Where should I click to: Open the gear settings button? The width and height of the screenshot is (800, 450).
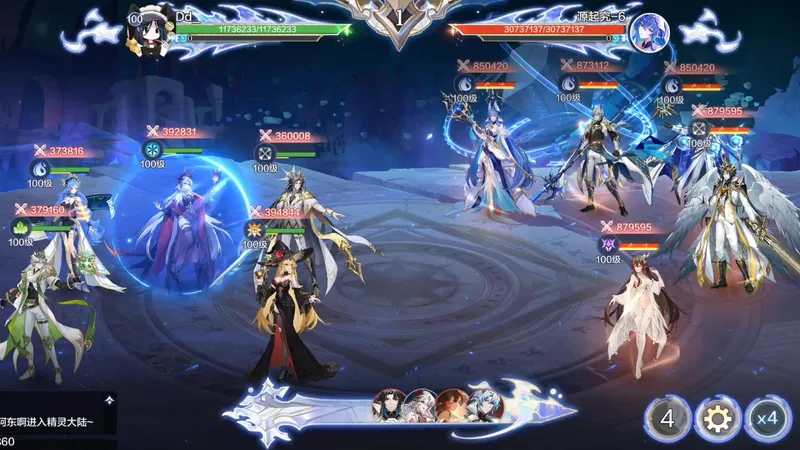coord(715,418)
